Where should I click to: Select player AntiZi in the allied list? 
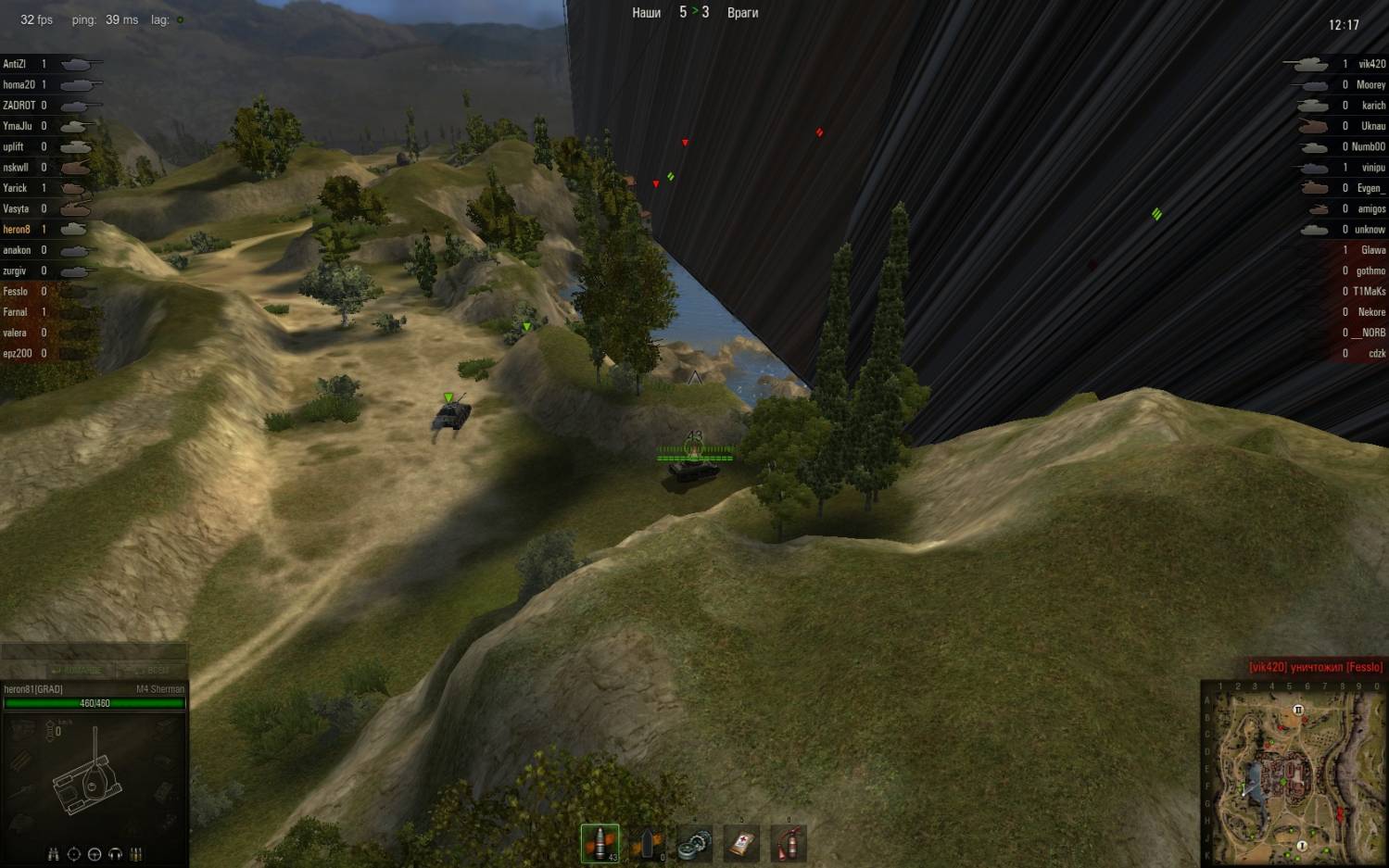coord(15,64)
